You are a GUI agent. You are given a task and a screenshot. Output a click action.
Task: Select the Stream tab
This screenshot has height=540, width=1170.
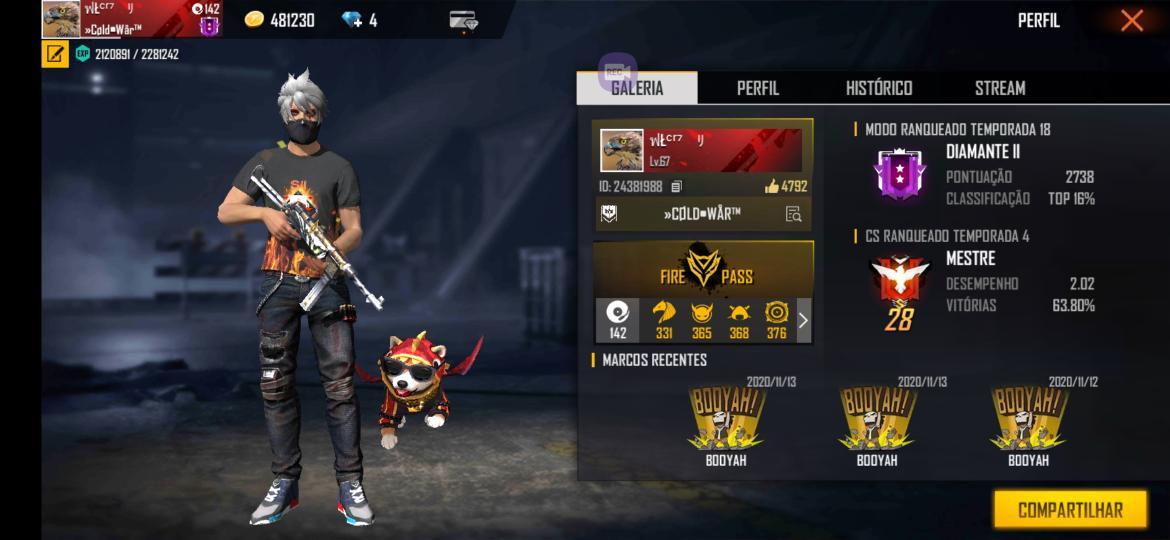(x=1000, y=88)
